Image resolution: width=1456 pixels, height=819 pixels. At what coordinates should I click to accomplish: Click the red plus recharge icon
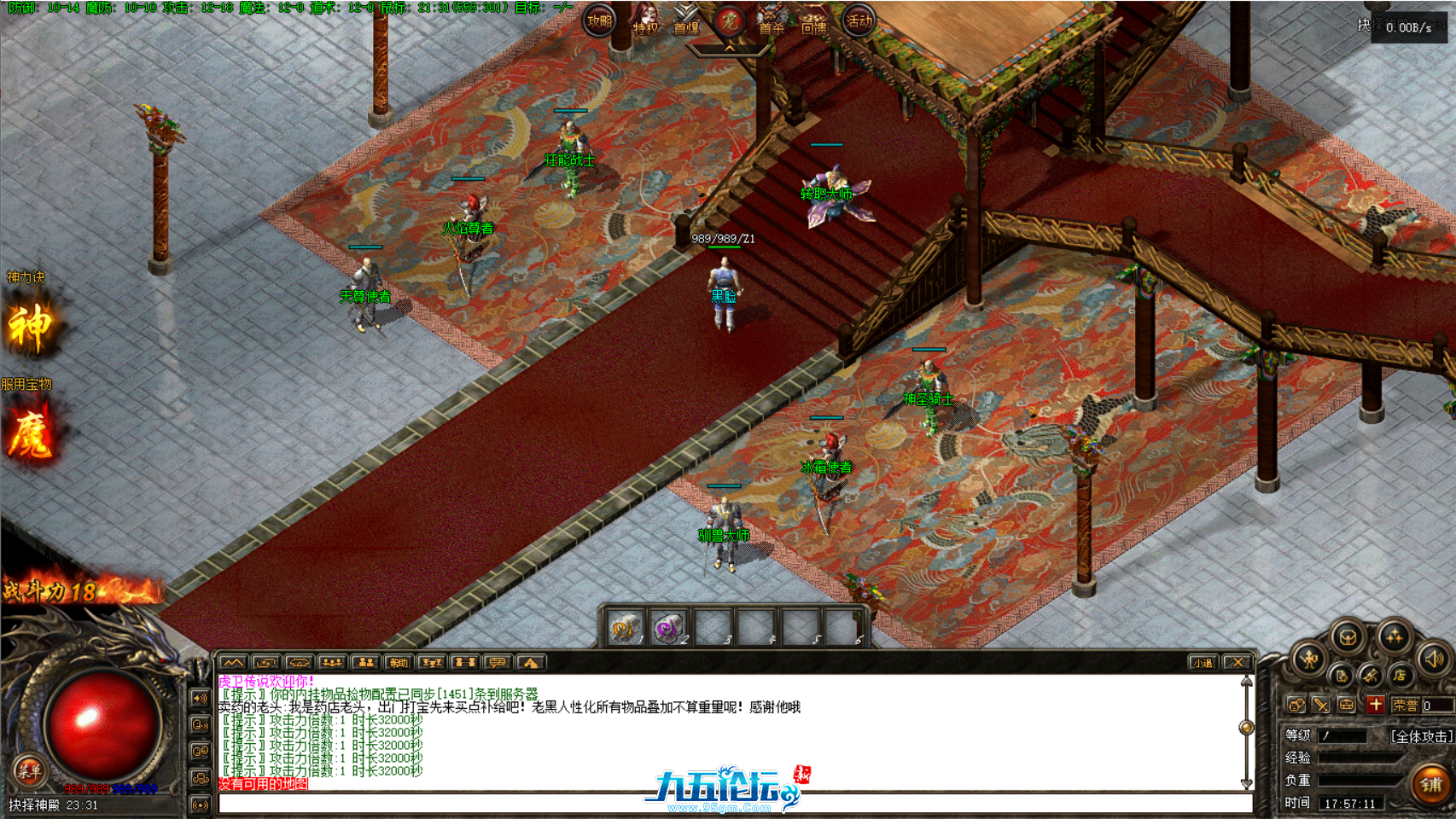click(1376, 704)
